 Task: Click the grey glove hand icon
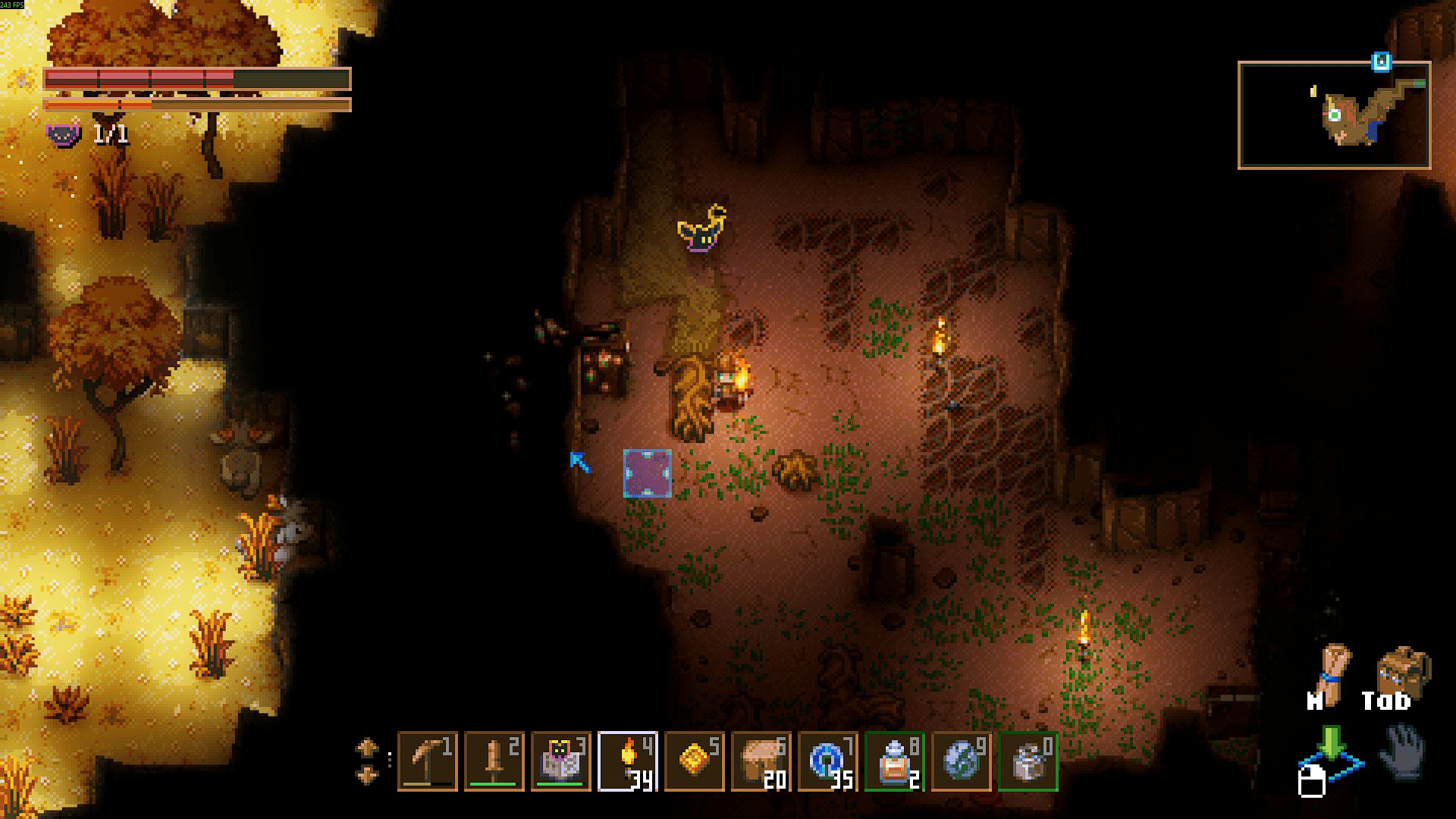pos(1403,751)
